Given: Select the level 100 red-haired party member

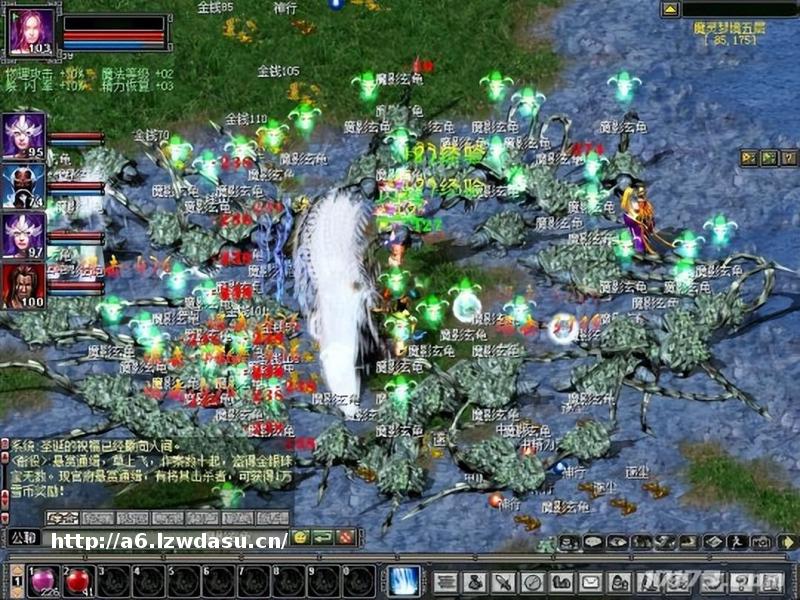Looking at the screenshot, I should 23,286.
